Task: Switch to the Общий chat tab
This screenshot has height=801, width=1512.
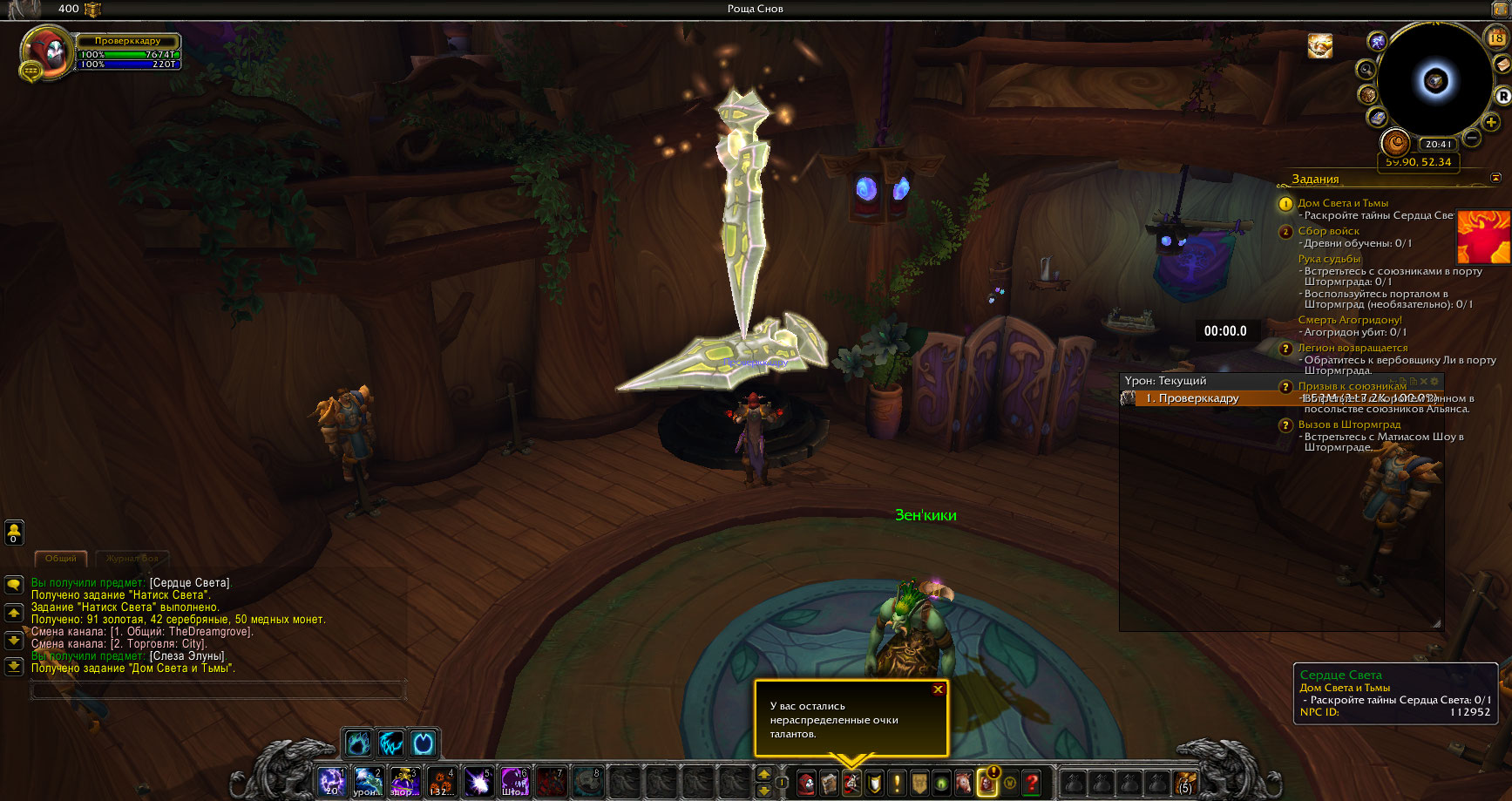Action: pyautogui.click(x=60, y=558)
